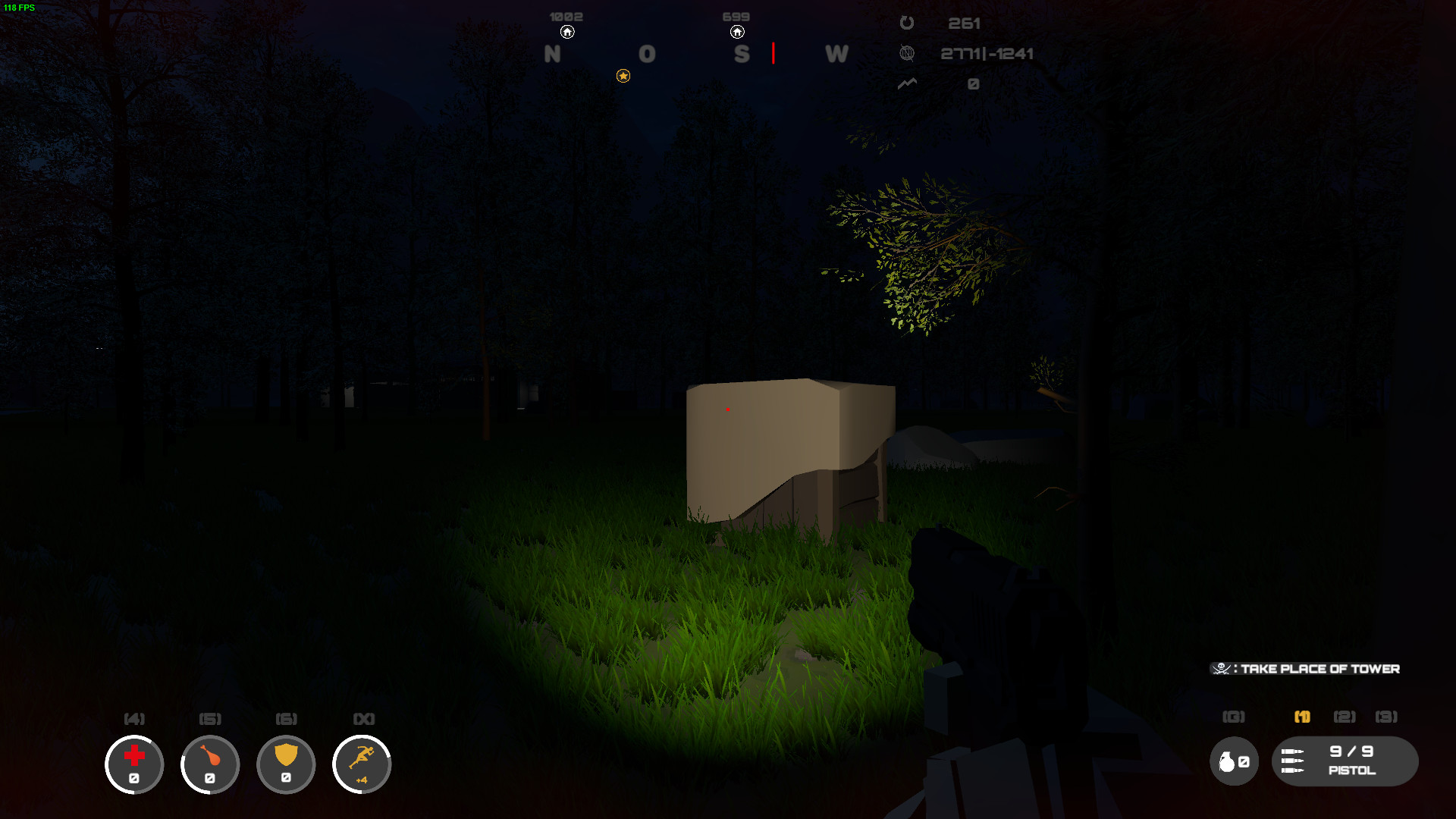Screen dimensions: 1456x819
Task: Toggle the right home marker showing 699
Action: [737, 32]
